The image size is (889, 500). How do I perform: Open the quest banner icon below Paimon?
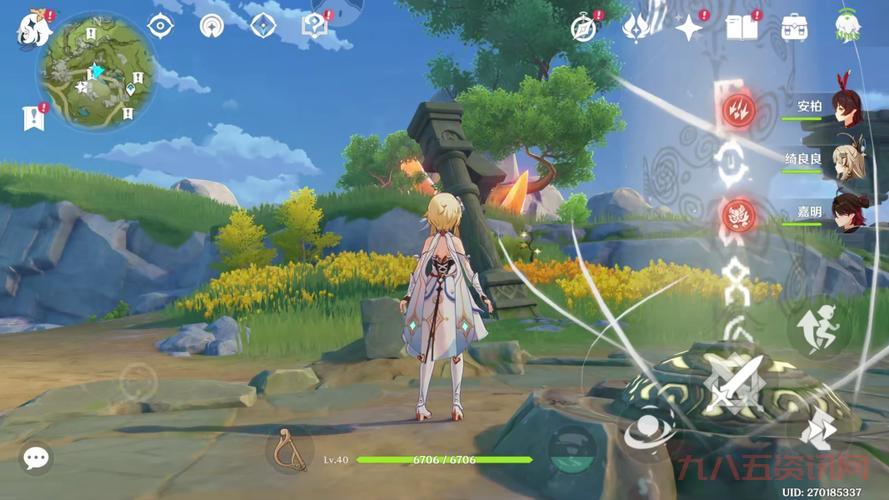[x=33, y=118]
